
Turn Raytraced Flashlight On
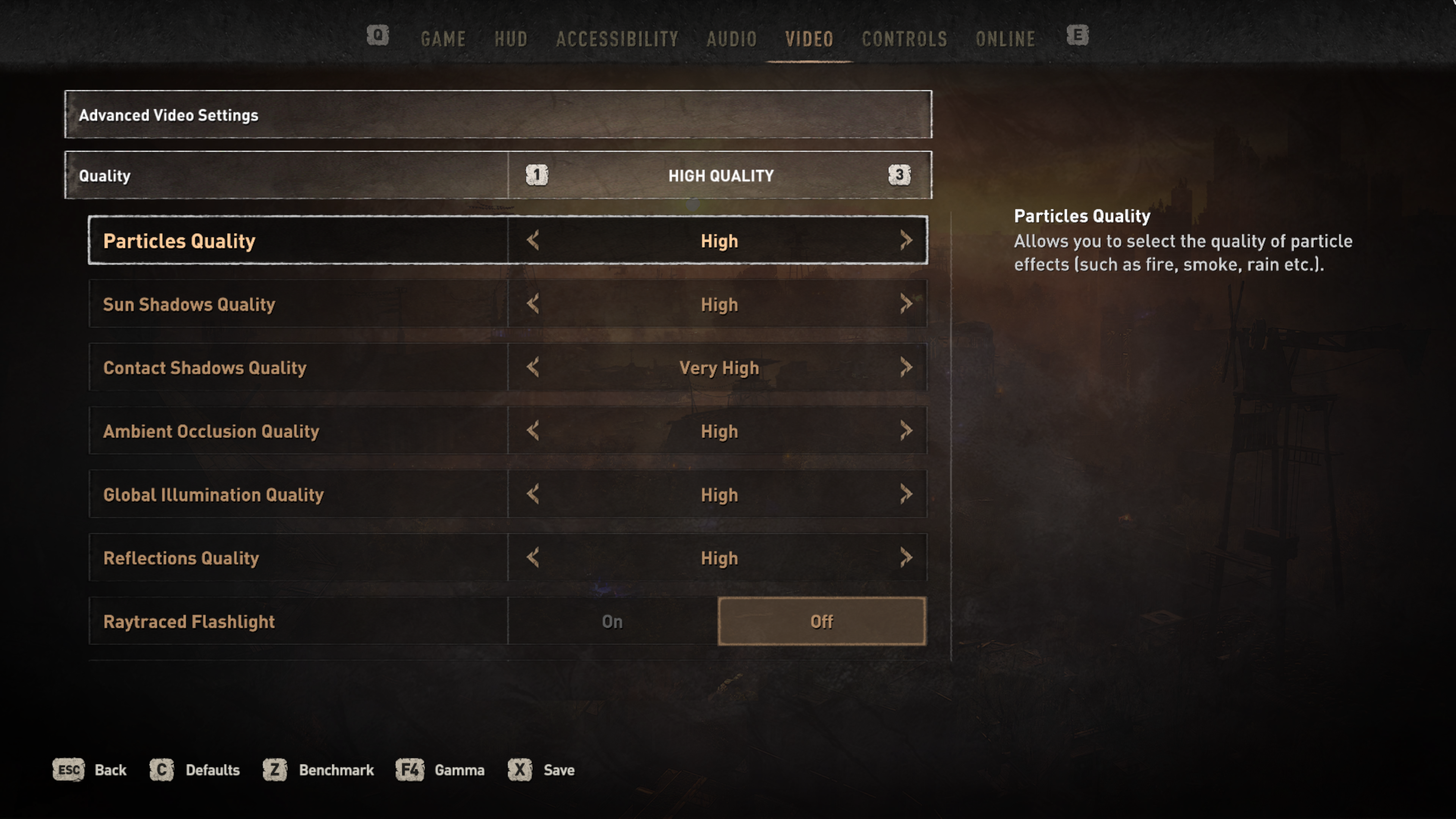click(x=612, y=621)
